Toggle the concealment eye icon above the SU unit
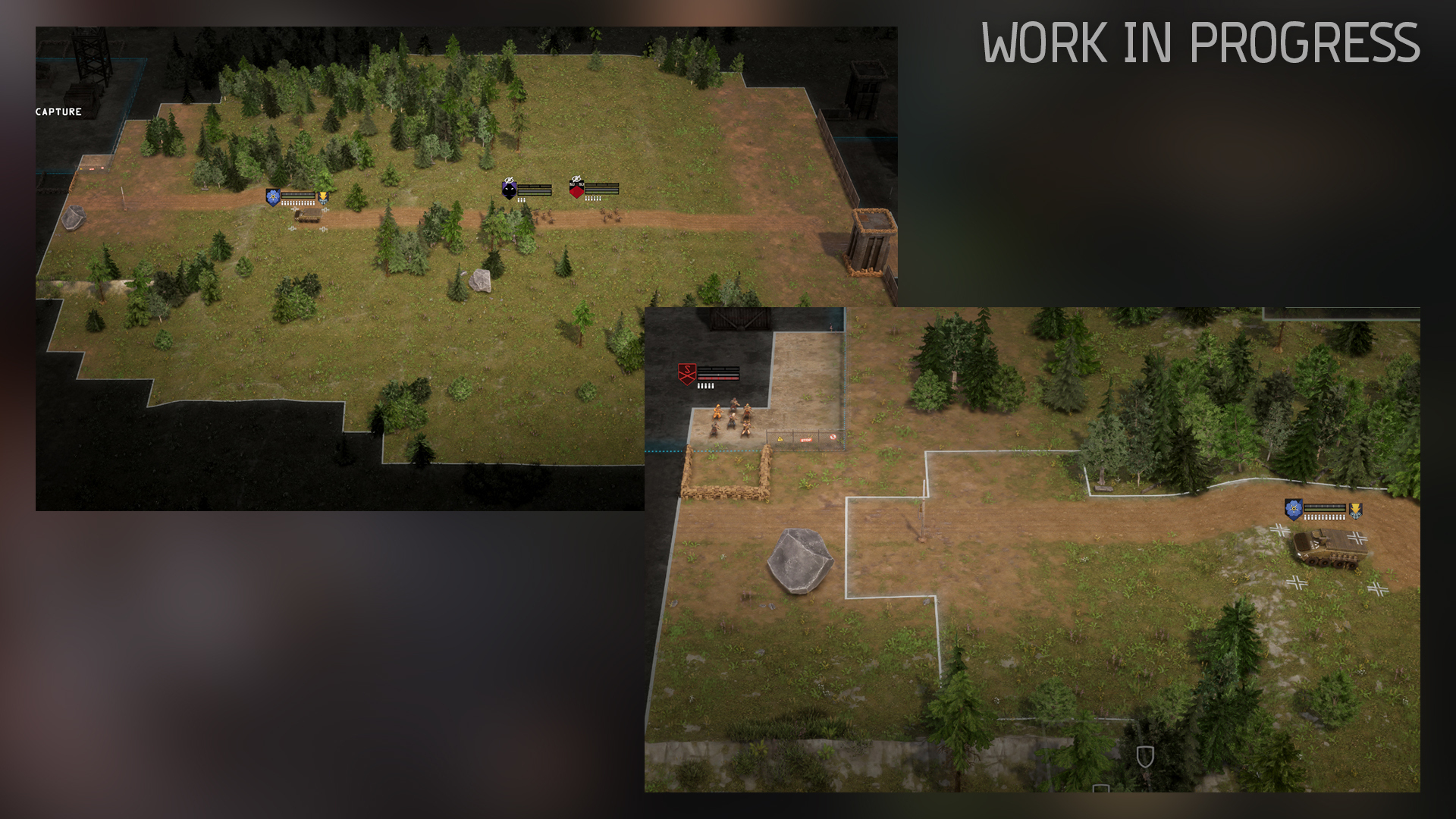Screen dimensions: 1456x819 [577, 179]
